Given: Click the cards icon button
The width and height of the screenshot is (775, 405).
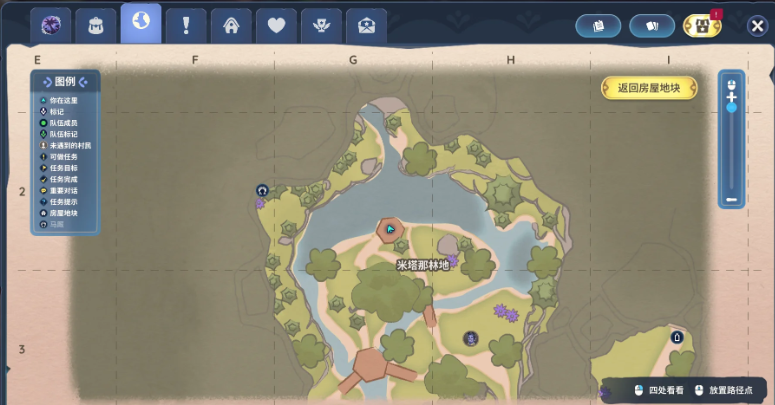Looking at the screenshot, I should pos(651,26).
